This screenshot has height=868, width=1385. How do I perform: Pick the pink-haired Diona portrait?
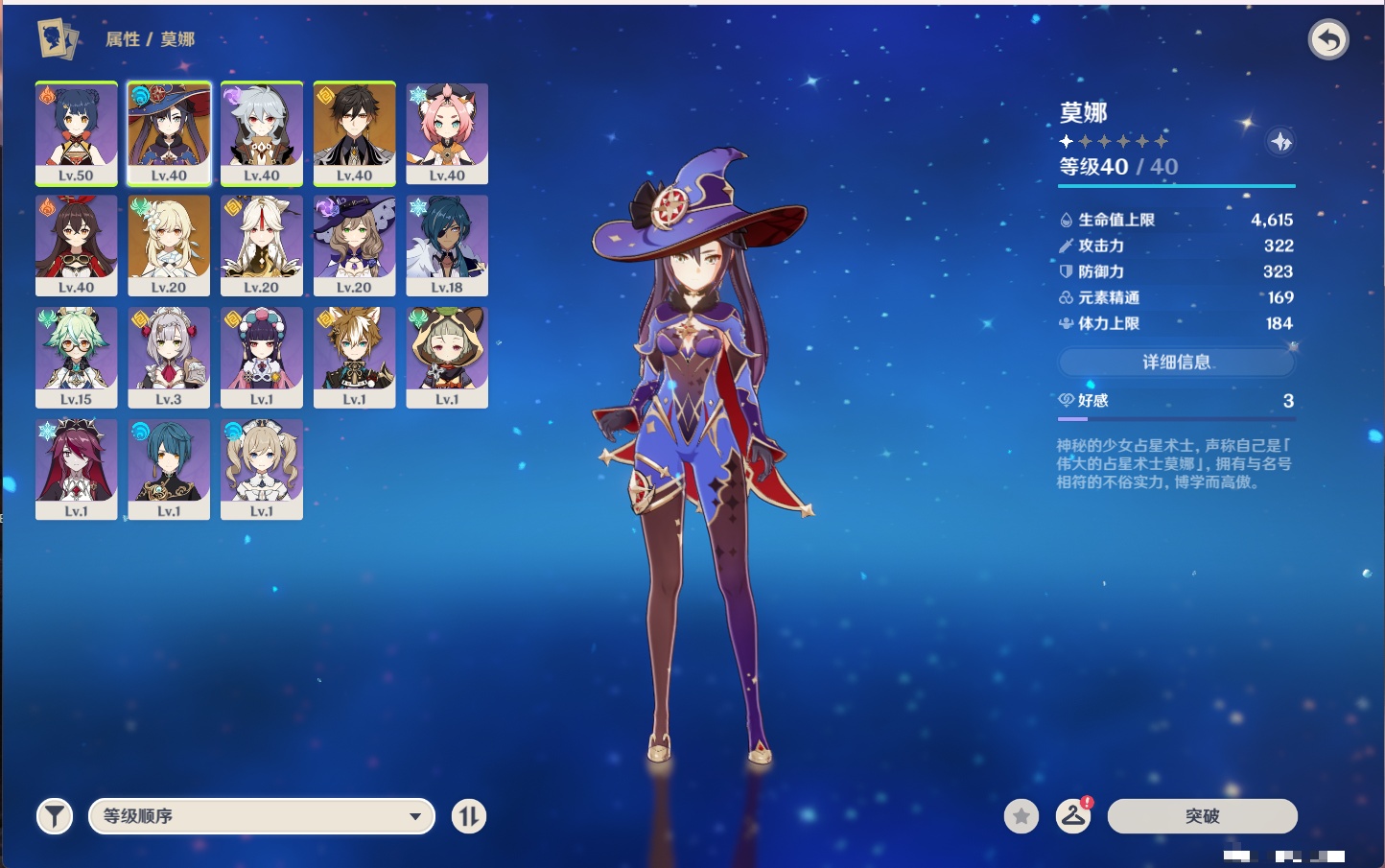447,132
